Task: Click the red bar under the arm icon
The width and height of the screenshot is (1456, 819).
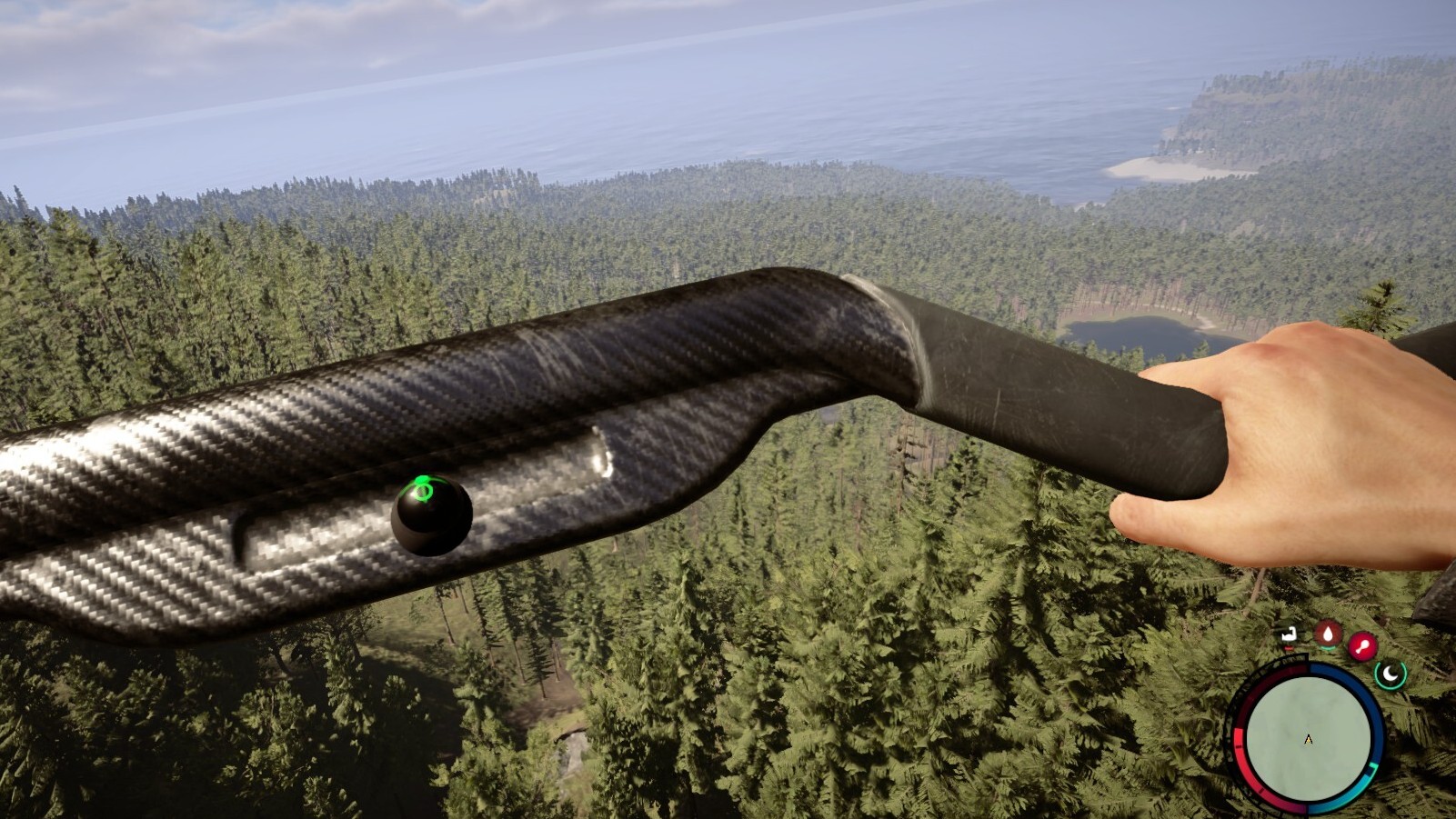Action: click(1290, 648)
